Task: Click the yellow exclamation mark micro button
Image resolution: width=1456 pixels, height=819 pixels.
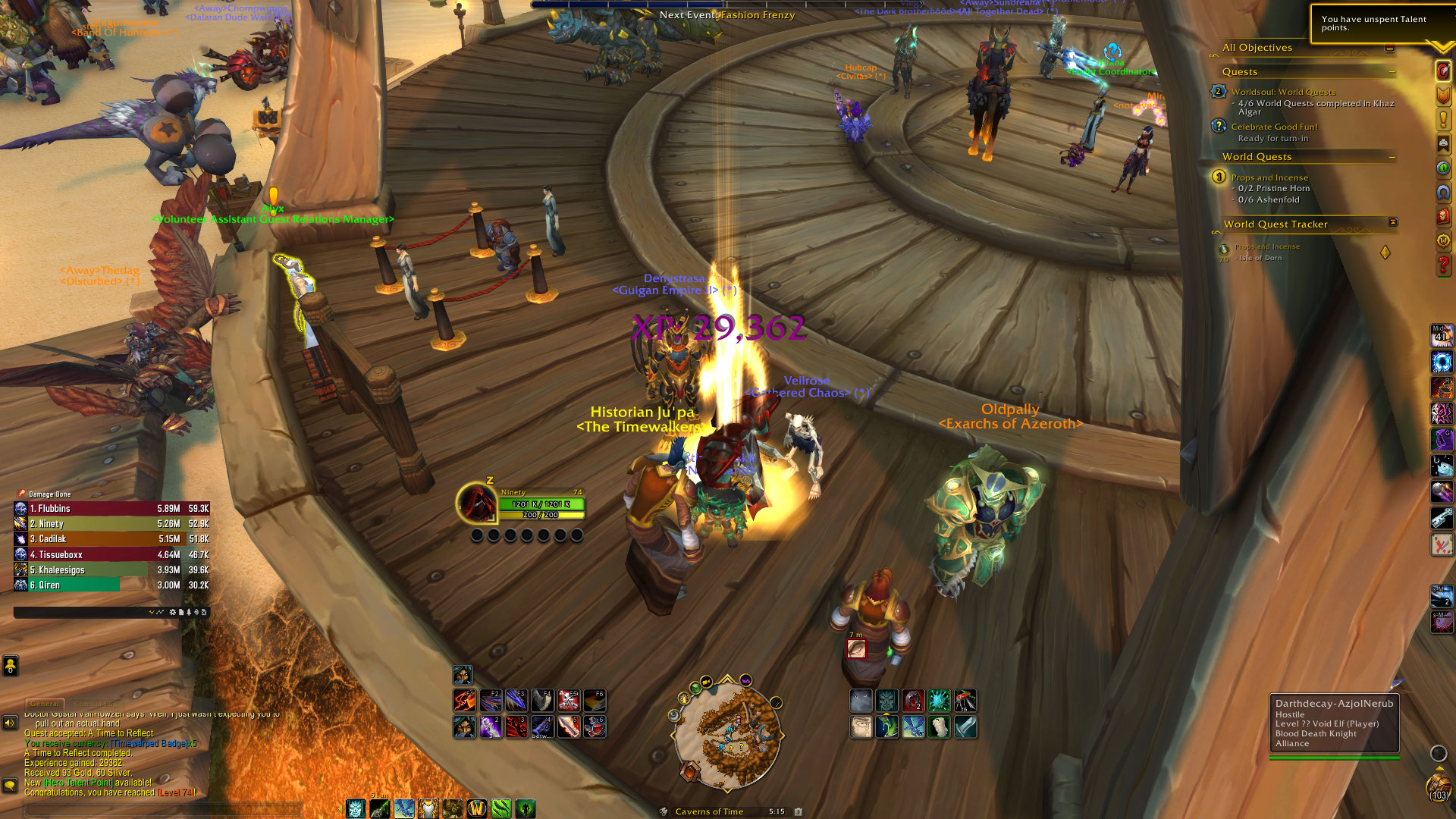Action: pyautogui.click(x=1442, y=119)
